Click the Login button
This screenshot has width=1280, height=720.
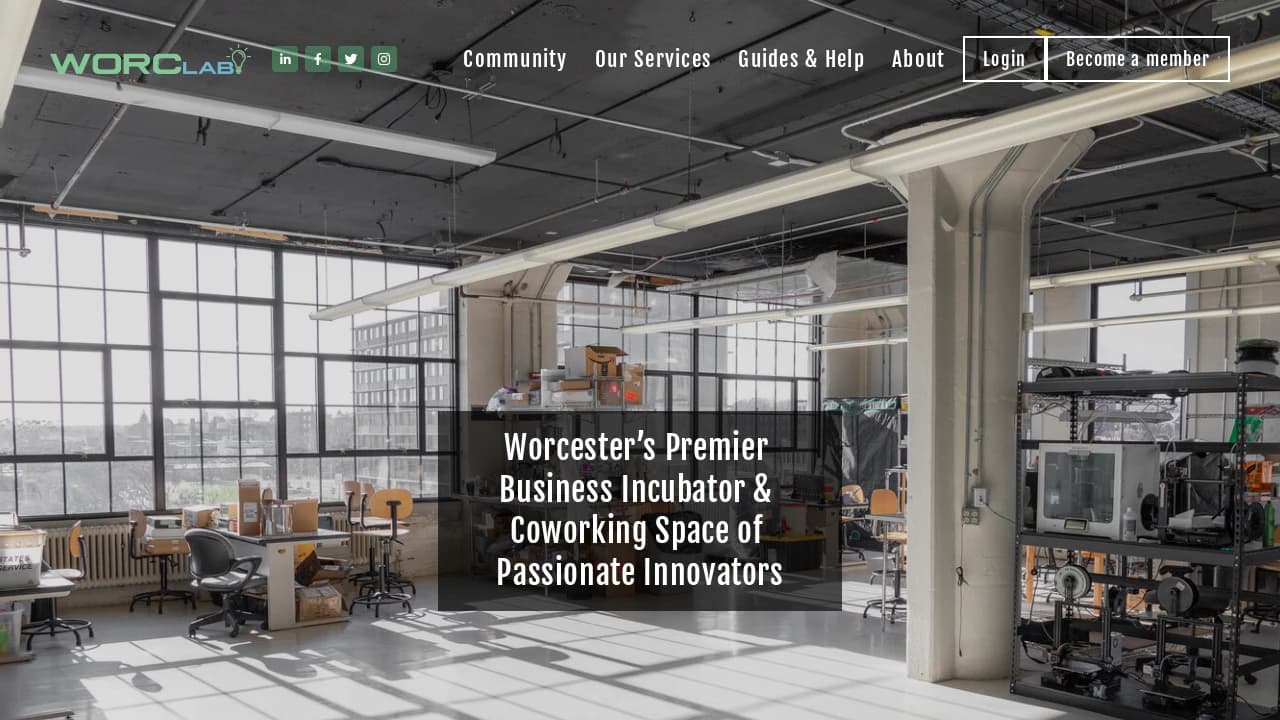pos(1003,59)
